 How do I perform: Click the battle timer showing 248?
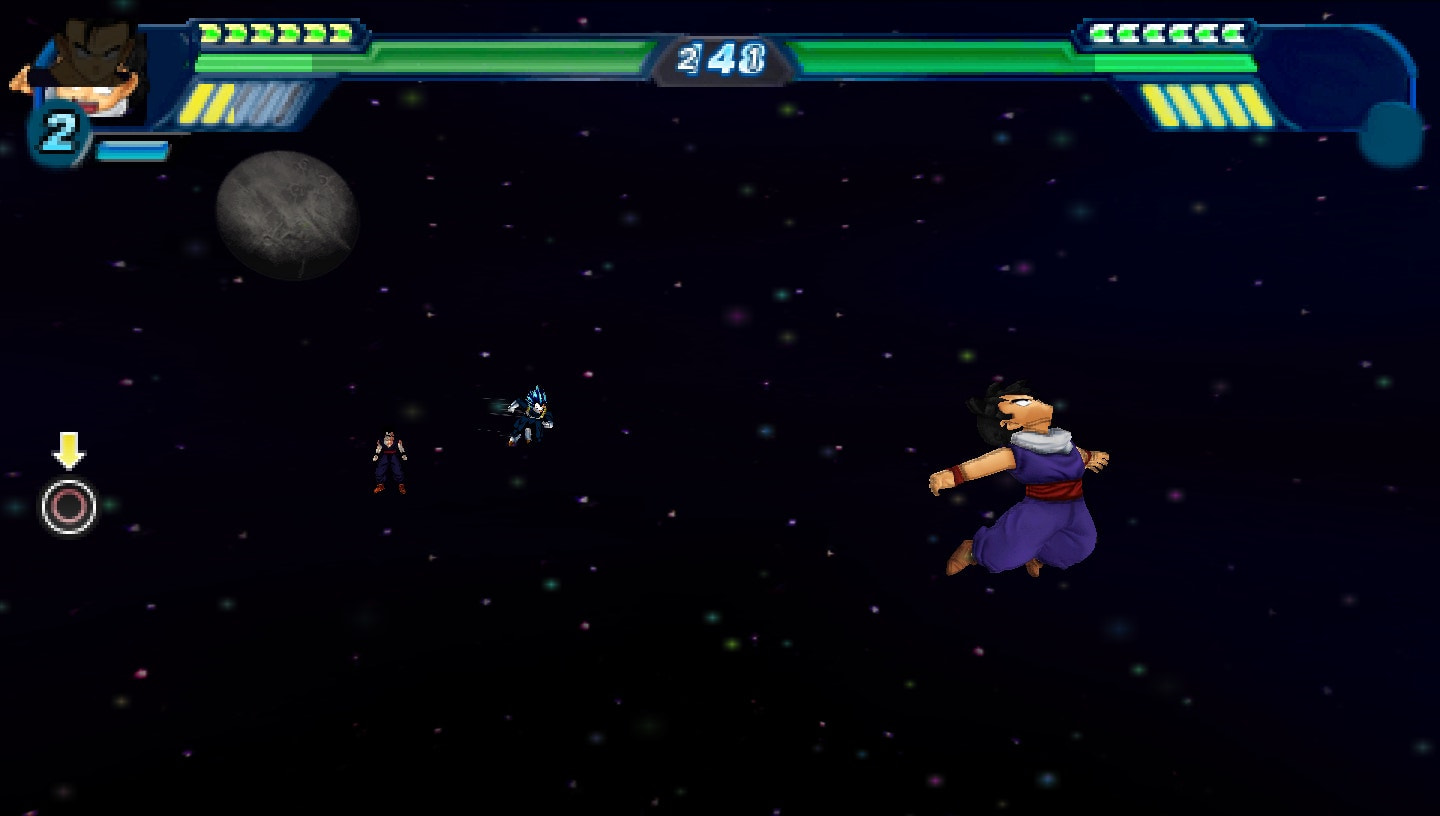(722, 58)
